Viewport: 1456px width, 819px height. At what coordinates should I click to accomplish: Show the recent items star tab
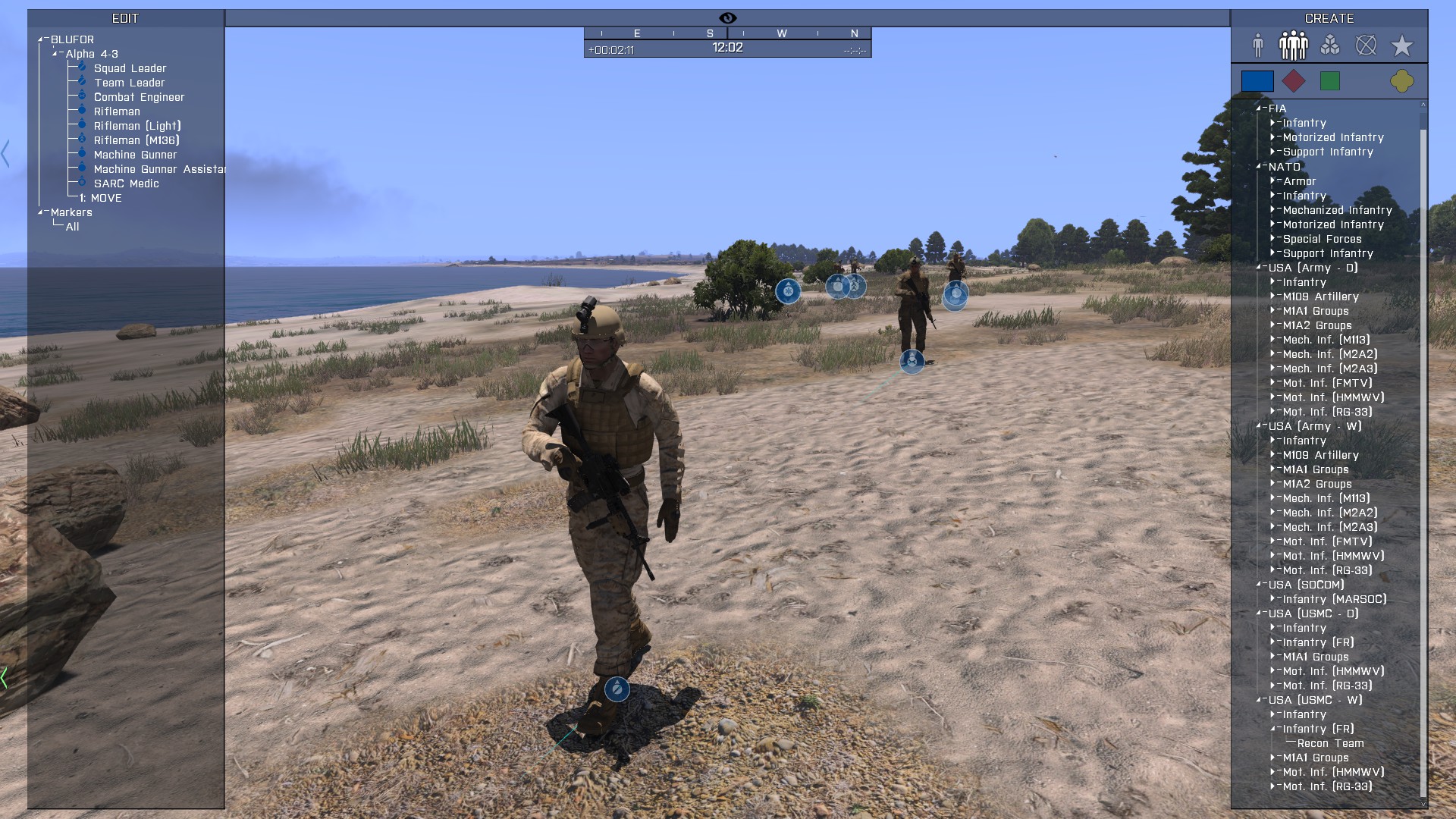(x=1401, y=45)
